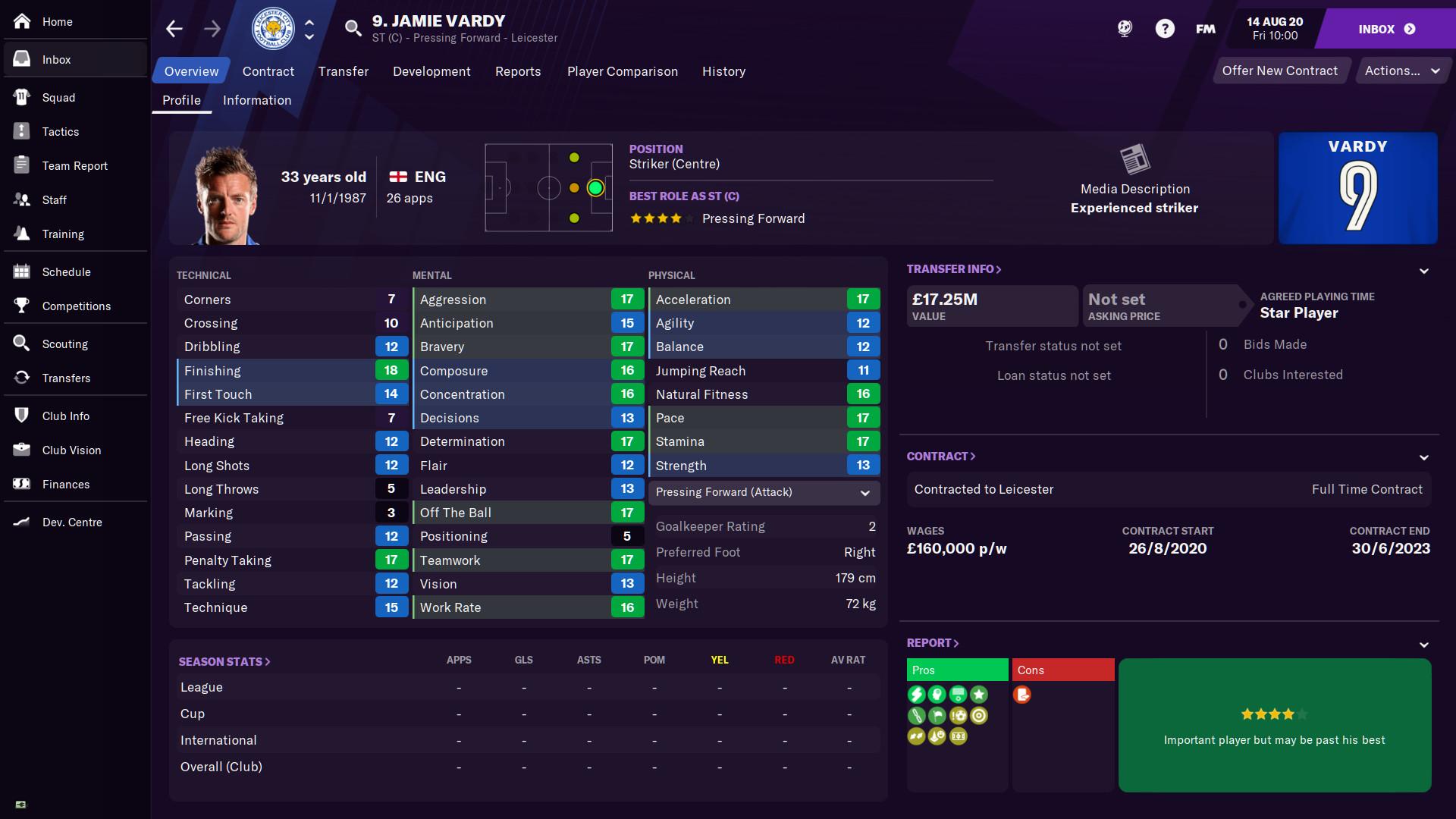
Task: Open Season Stats details link
Action: coord(224,661)
